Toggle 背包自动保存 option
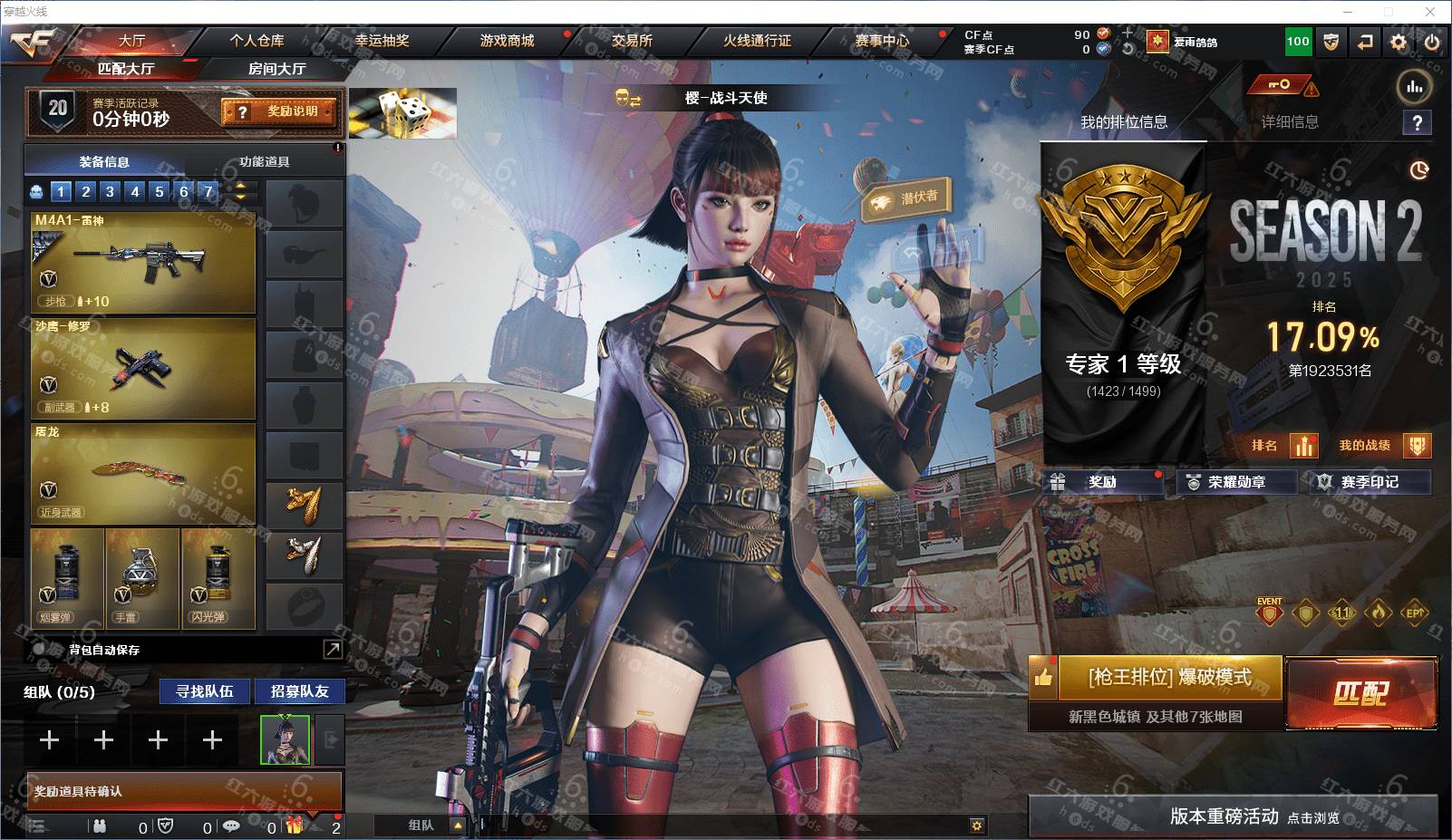 [x=40, y=650]
